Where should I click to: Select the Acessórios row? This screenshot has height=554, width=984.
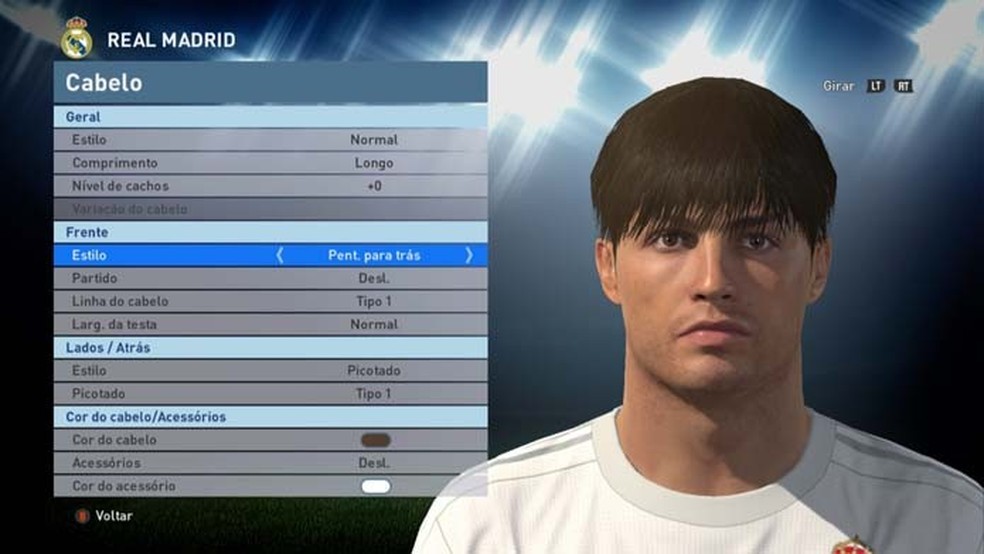tap(270, 463)
